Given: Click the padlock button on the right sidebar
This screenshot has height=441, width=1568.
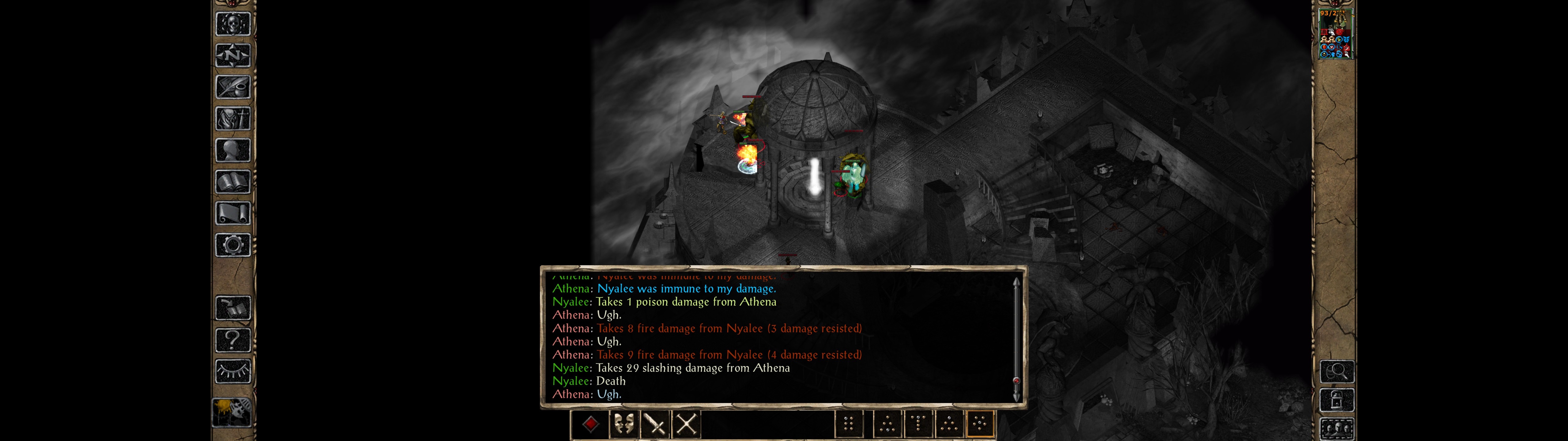Looking at the screenshot, I should click(1336, 400).
